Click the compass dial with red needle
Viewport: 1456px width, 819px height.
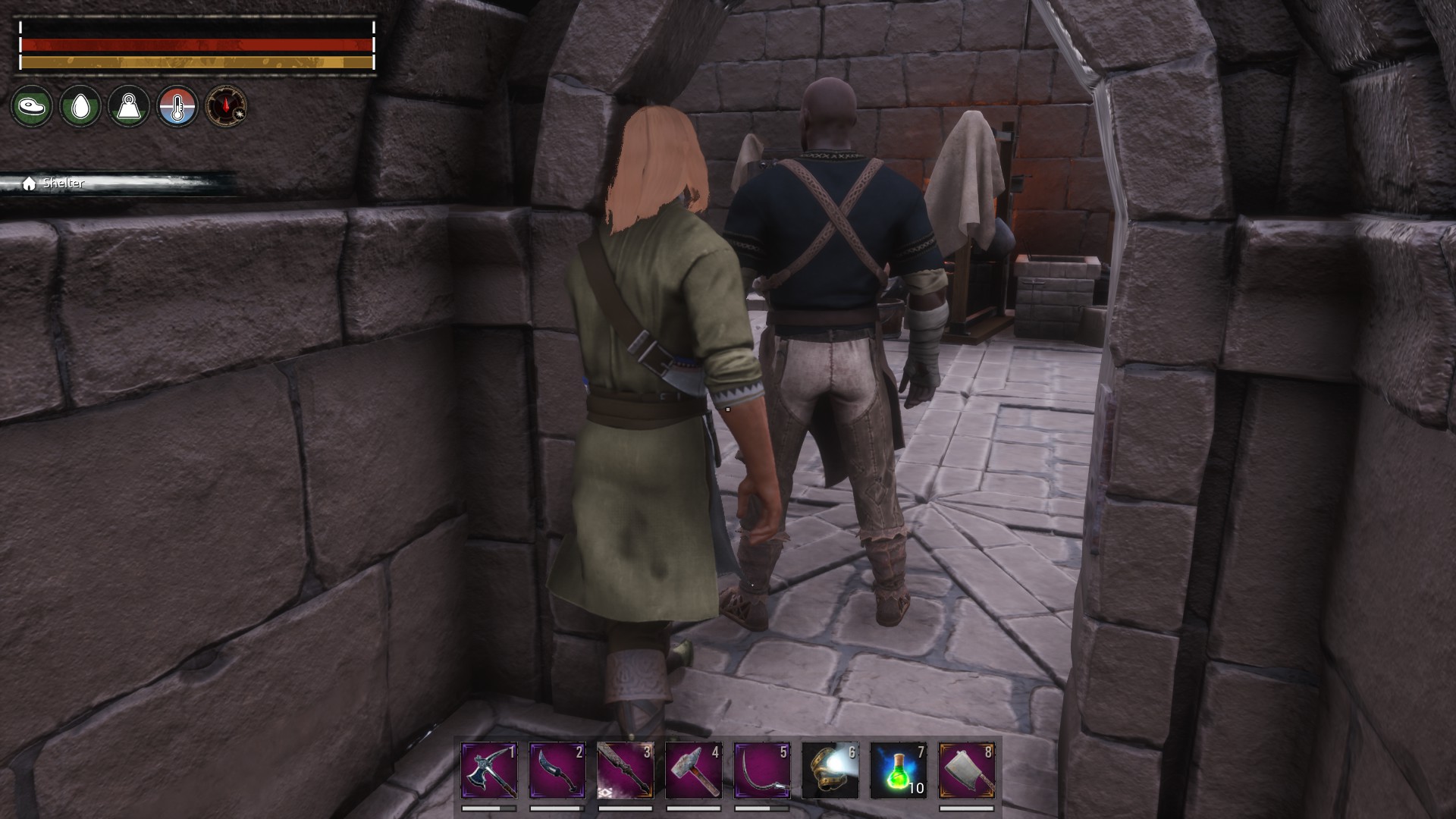pos(225,106)
